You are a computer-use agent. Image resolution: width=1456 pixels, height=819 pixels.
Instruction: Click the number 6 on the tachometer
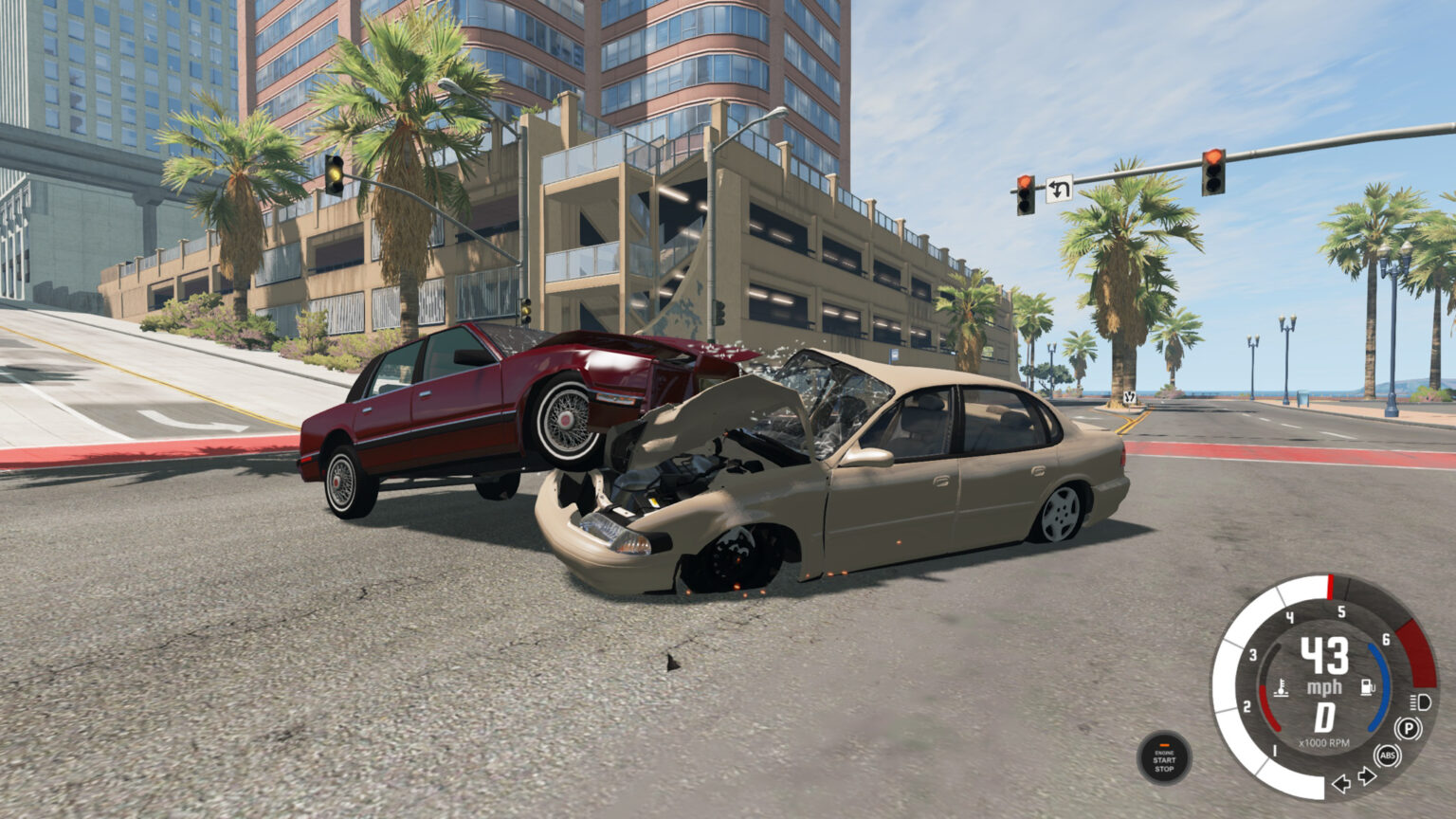[1386, 640]
